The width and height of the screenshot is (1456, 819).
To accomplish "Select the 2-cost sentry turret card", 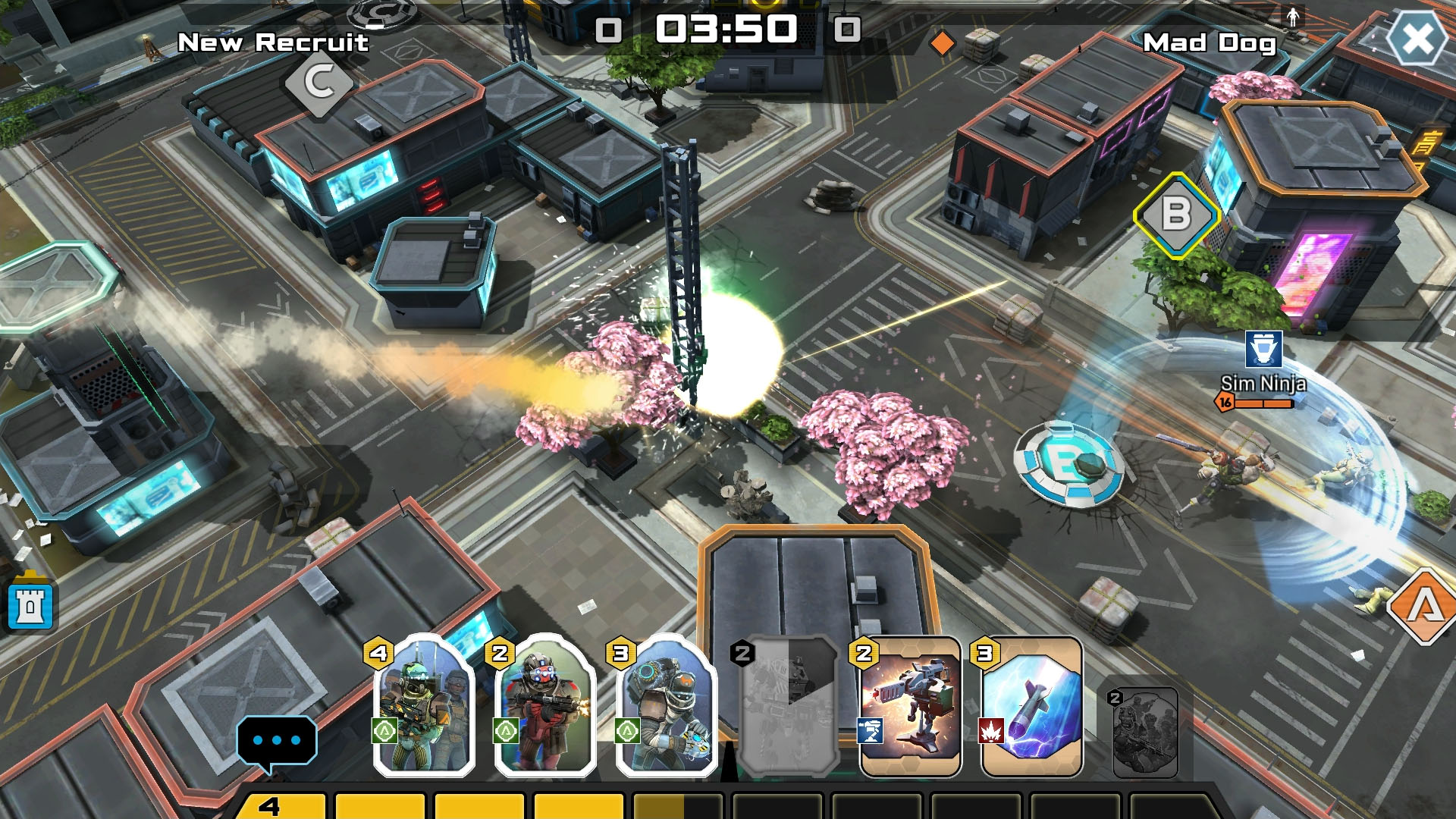I will click(x=910, y=707).
